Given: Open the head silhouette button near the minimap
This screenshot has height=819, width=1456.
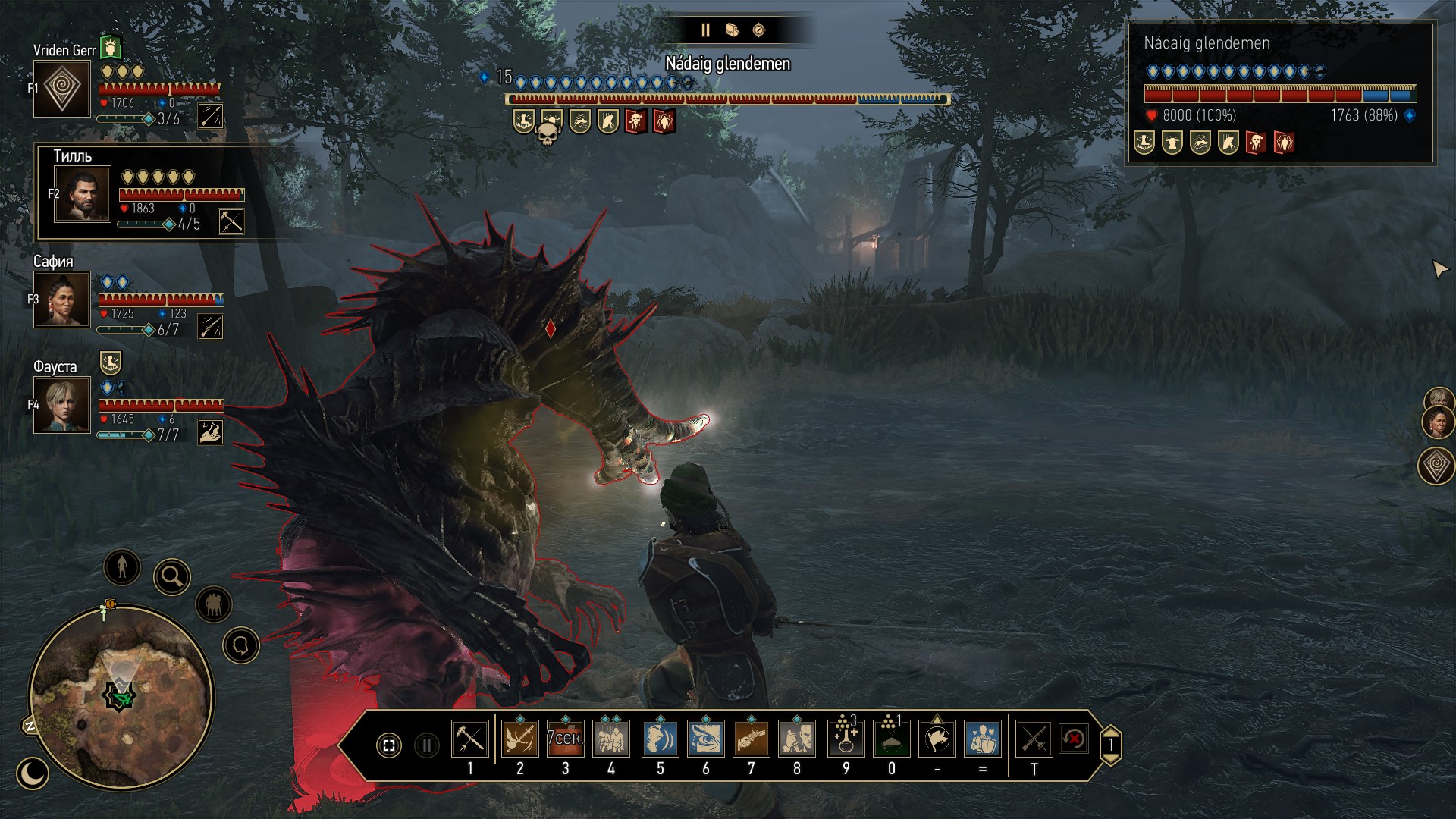Looking at the screenshot, I should (241, 645).
